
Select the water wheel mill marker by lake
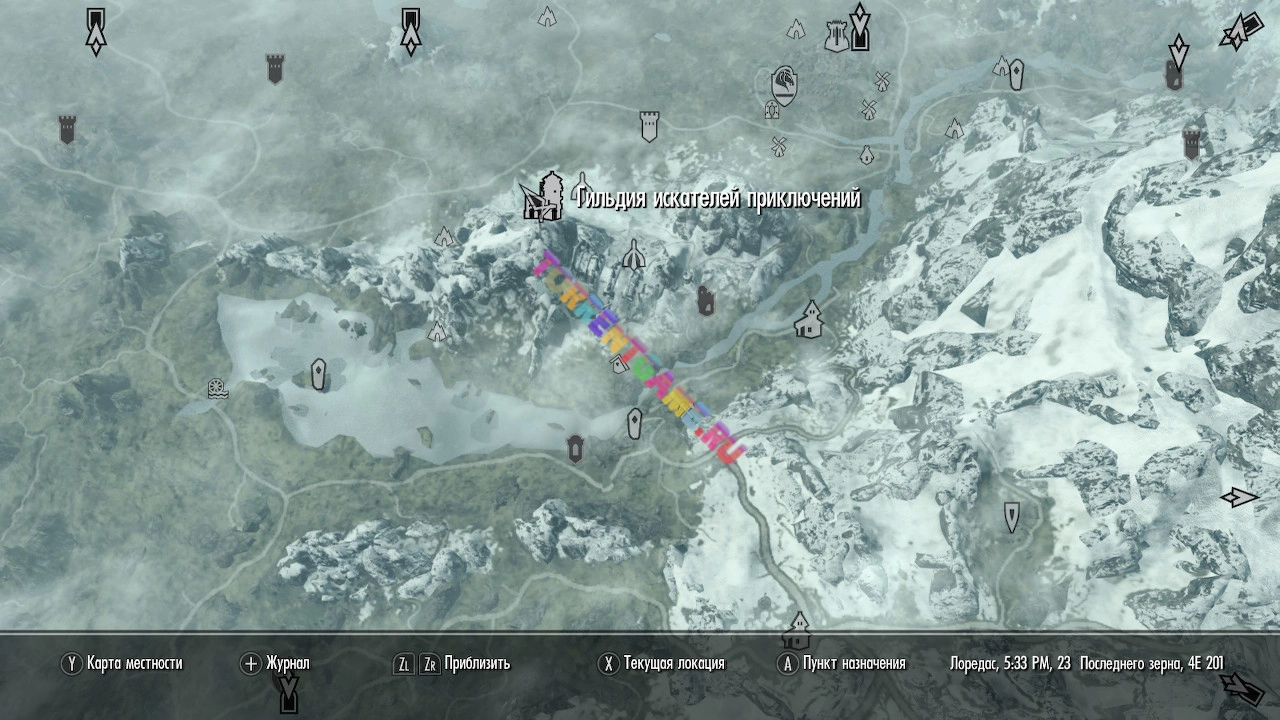pos(217,389)
